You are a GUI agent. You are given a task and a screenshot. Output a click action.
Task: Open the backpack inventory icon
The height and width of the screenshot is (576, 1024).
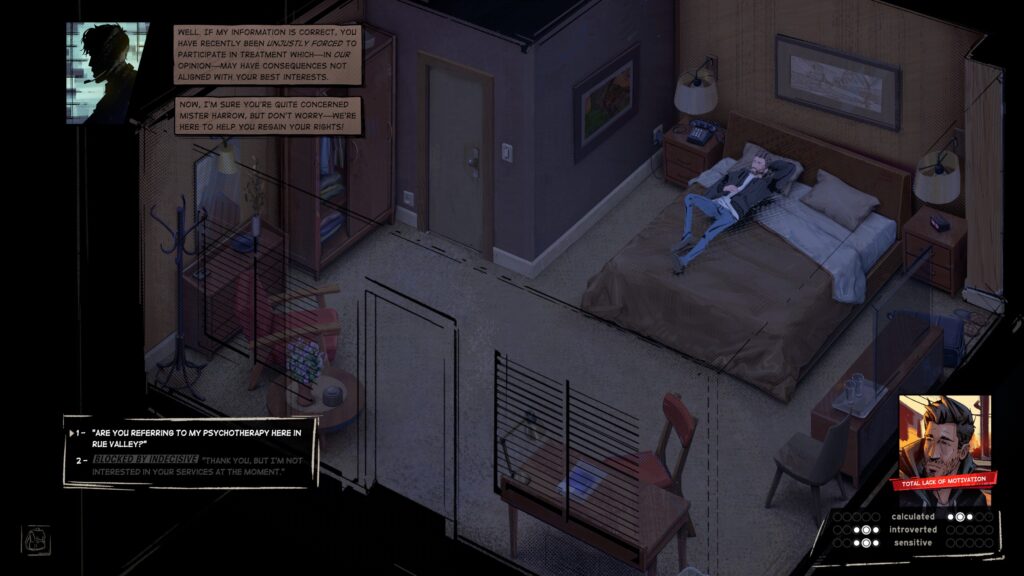35,538
